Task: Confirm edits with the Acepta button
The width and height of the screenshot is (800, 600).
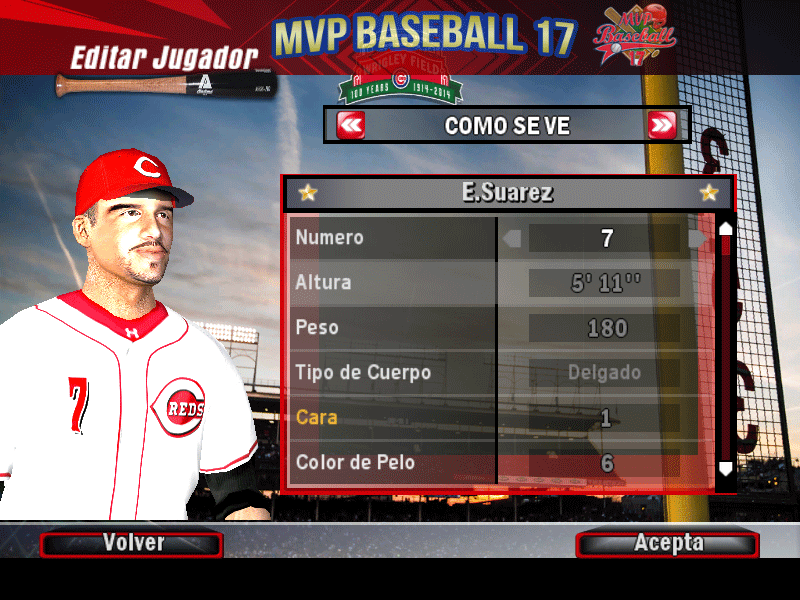Action: (x=667, y=544)
